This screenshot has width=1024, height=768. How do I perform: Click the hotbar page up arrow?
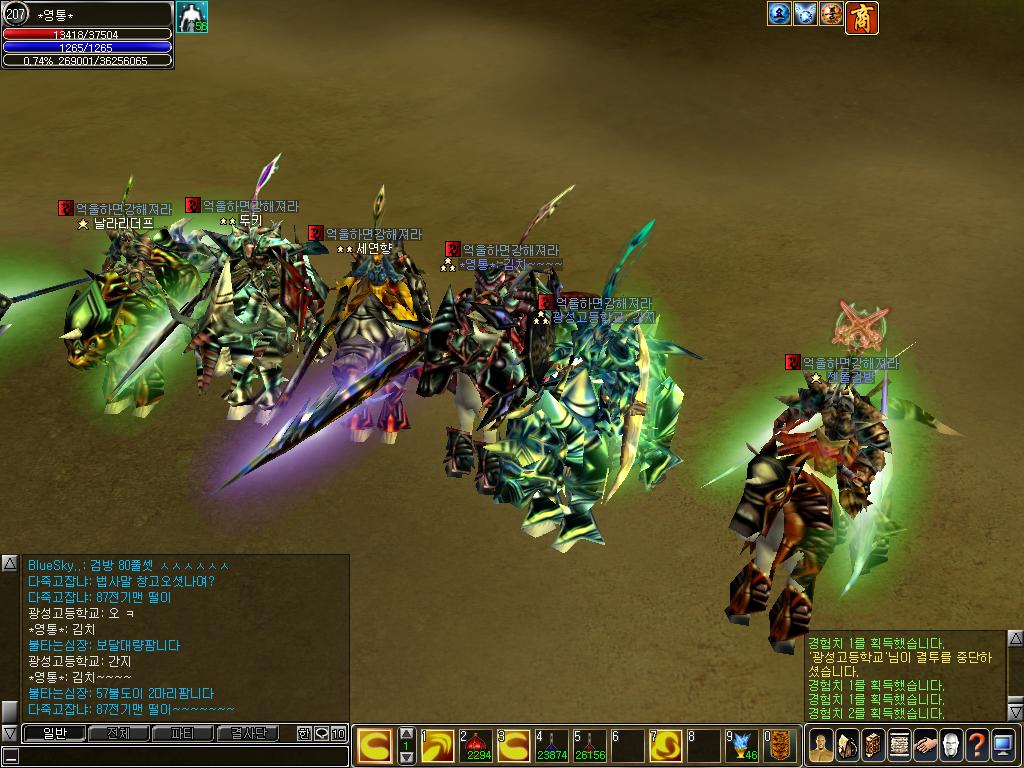pyautogui.click(x=406, y=734)
